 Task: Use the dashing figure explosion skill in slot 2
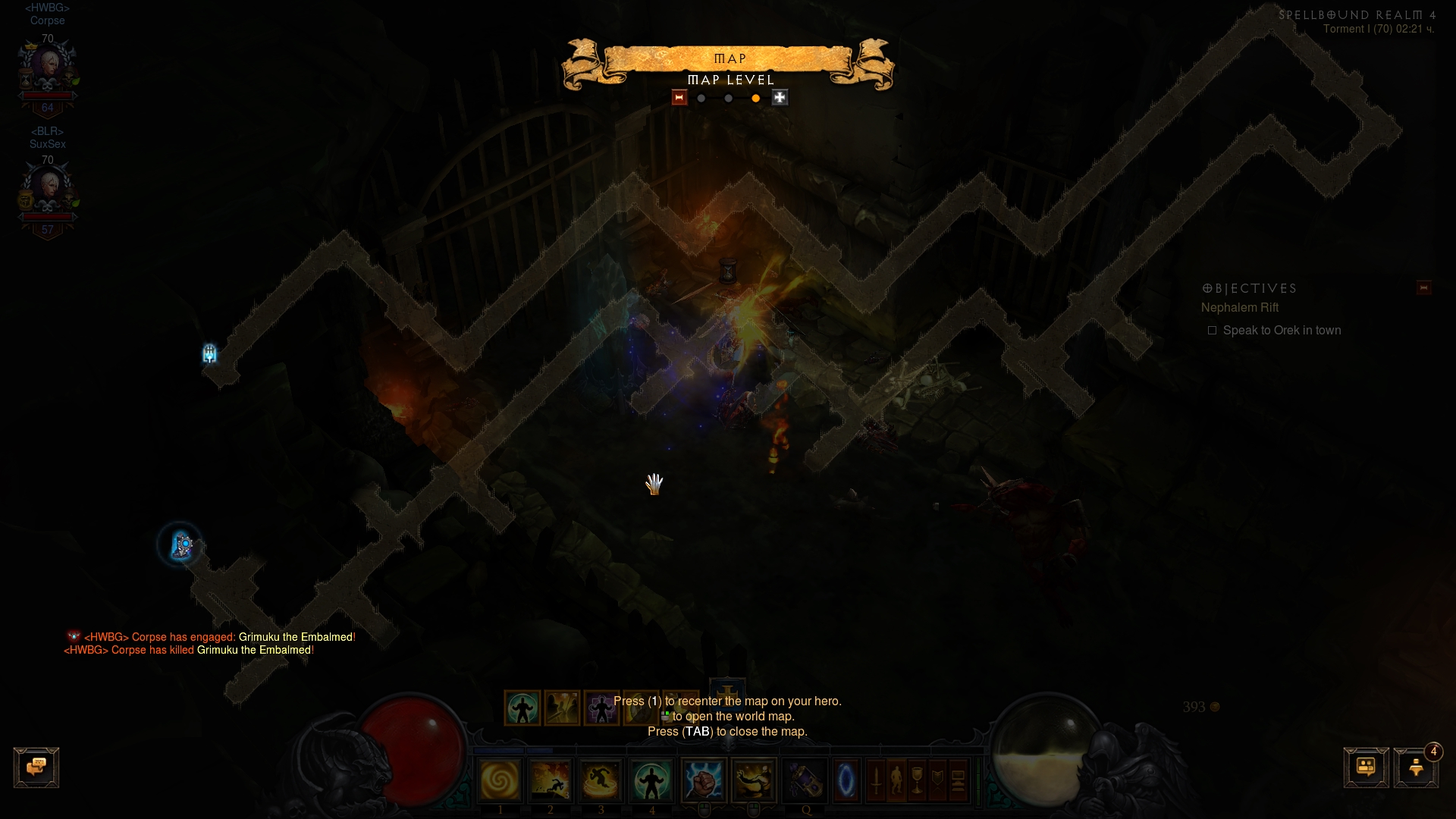[x=551, y=780]
